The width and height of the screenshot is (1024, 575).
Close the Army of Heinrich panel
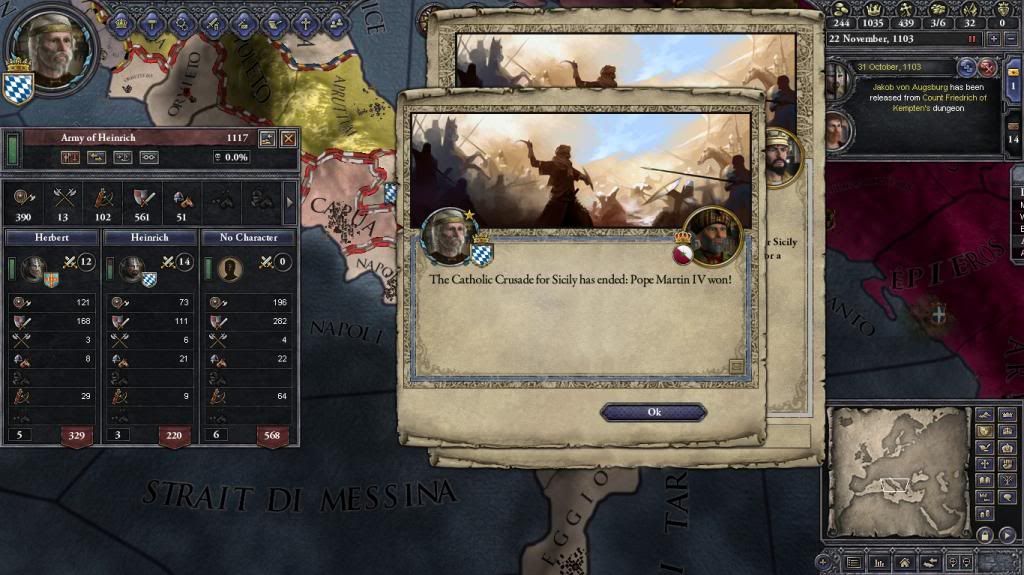[288, 139]
